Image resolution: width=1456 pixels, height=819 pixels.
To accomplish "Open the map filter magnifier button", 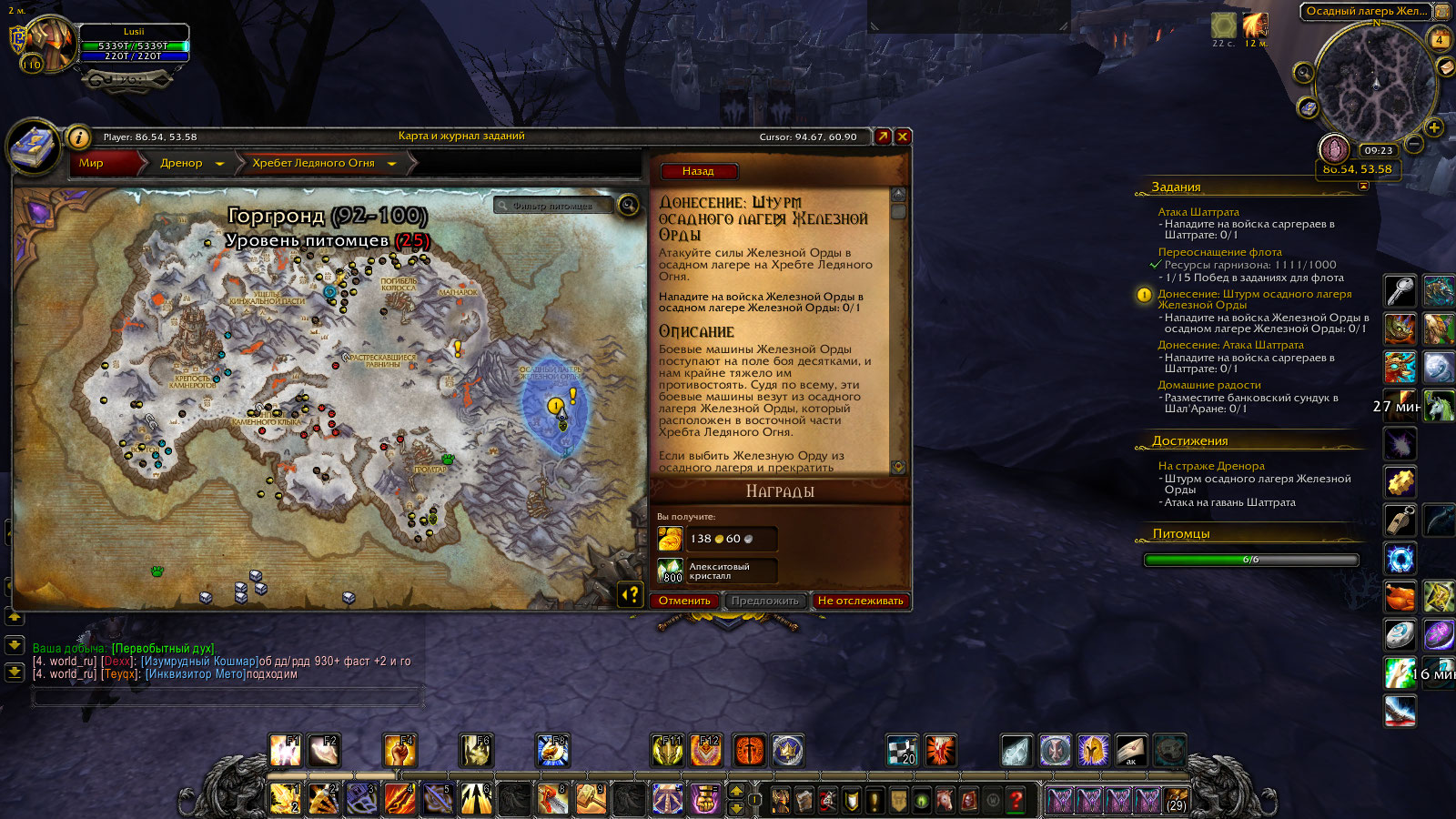I will click(x=628, y=205).
